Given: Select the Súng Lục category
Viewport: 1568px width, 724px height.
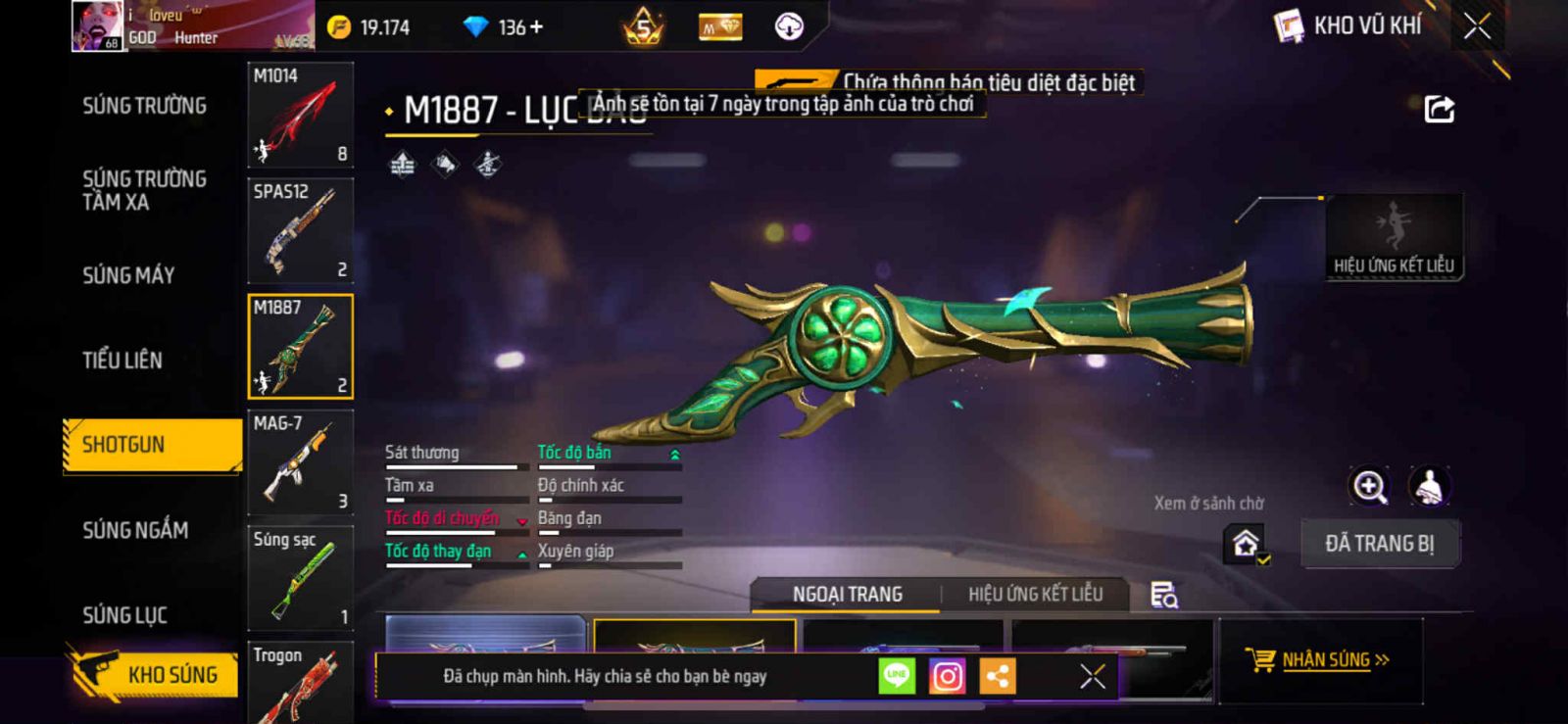Looking at the screenshot, I should (124, 615).
